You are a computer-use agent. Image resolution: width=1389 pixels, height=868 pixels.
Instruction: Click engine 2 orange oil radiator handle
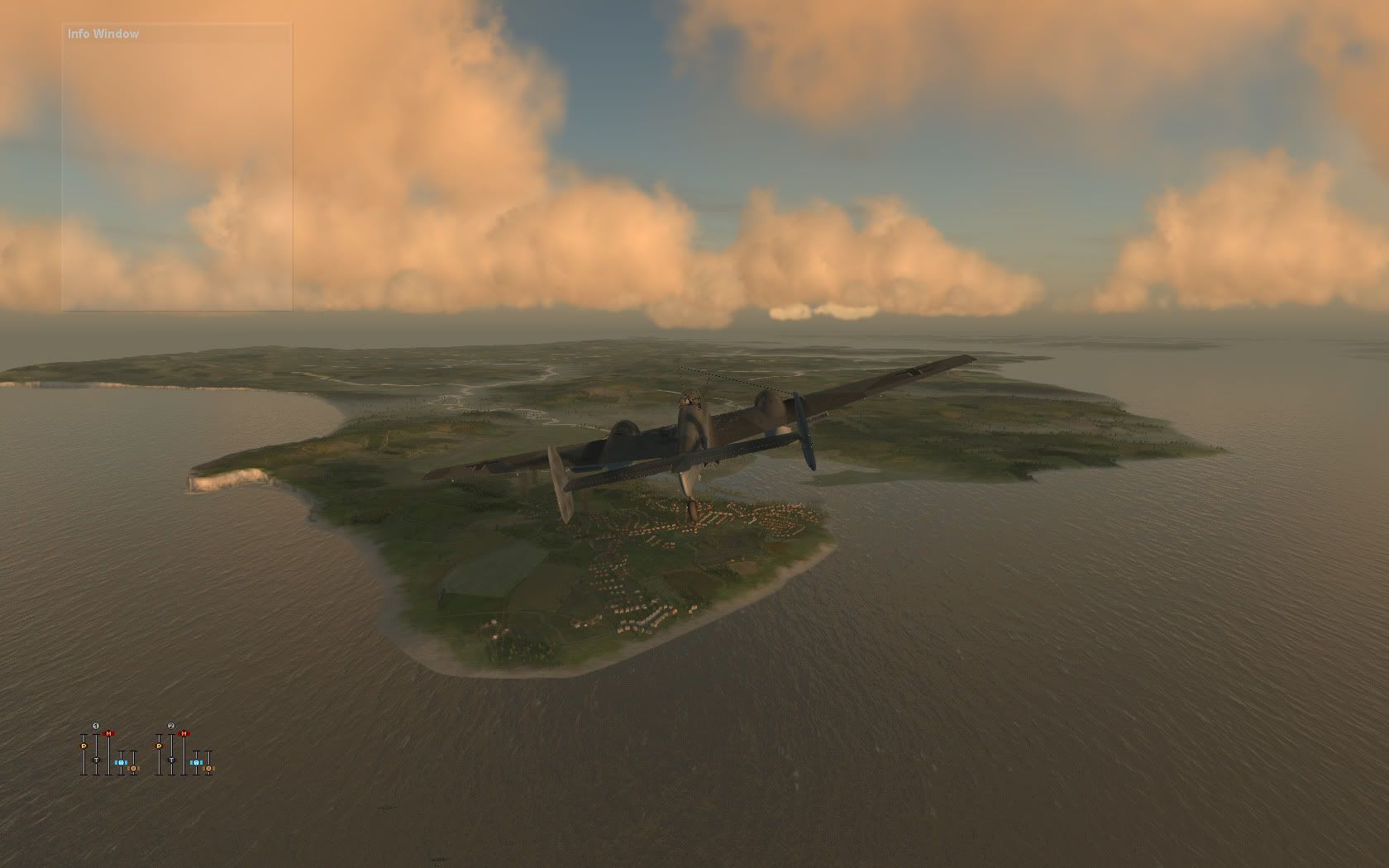pos(209,768)
